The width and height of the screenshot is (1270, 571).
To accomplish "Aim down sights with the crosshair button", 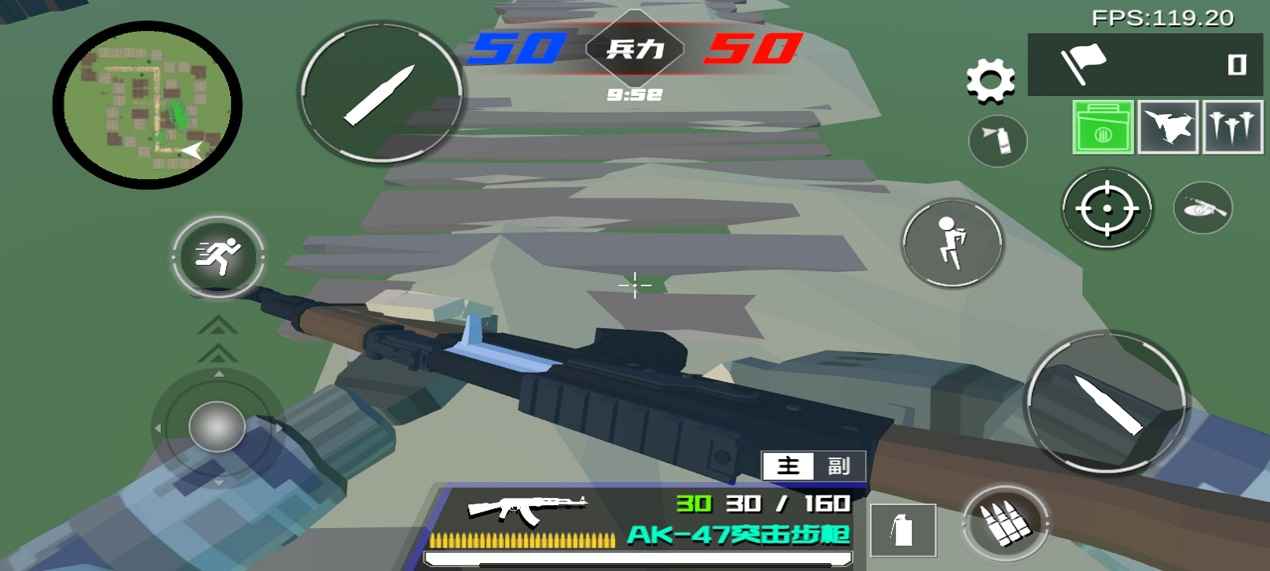I will (x=1106, y=209).
